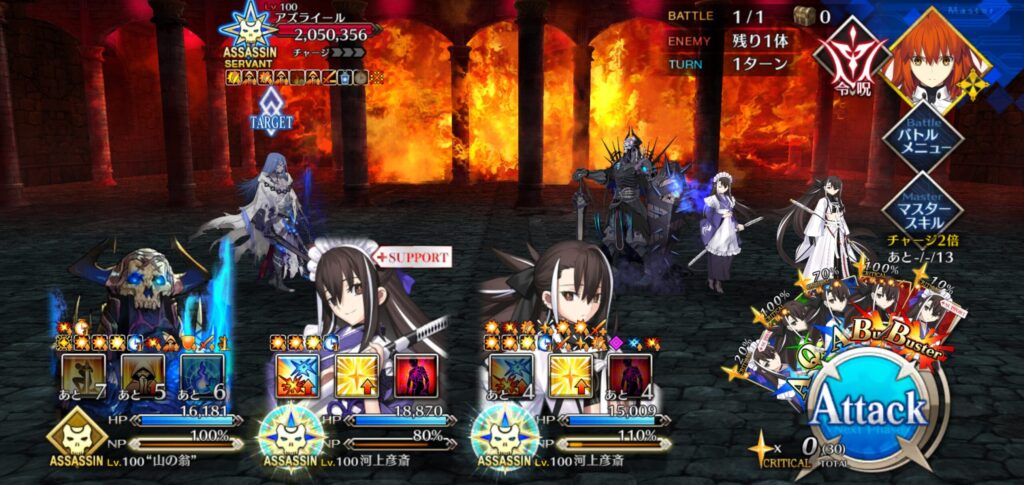Image resolution: width=1024 pixels, height=485 pixels.
Task: Open the Master Skill (マスタースキル) panel
Action: tap(936, 208)
